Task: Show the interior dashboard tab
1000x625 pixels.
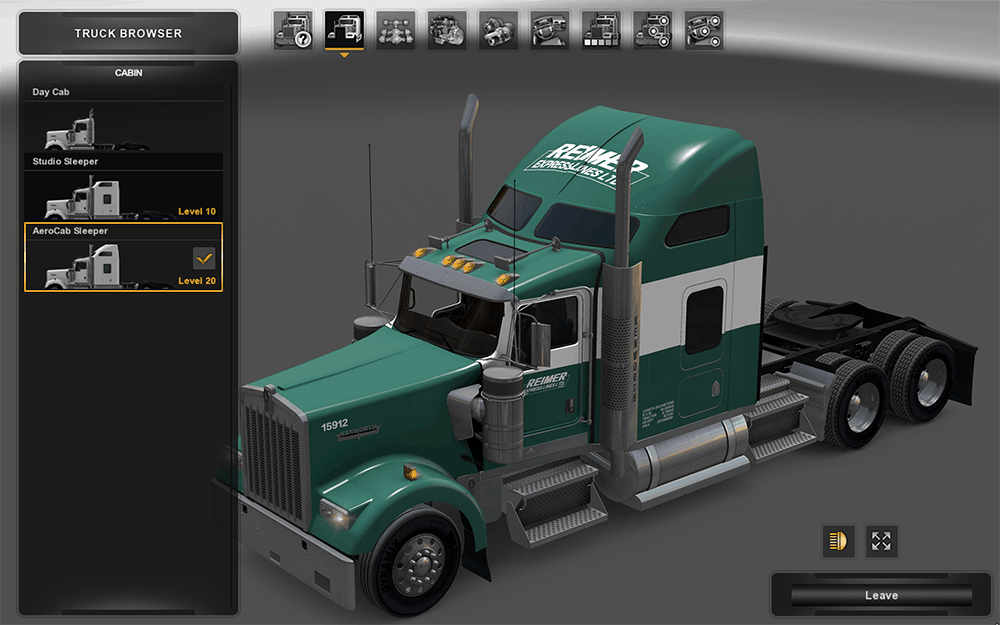Action: [550, 31]
